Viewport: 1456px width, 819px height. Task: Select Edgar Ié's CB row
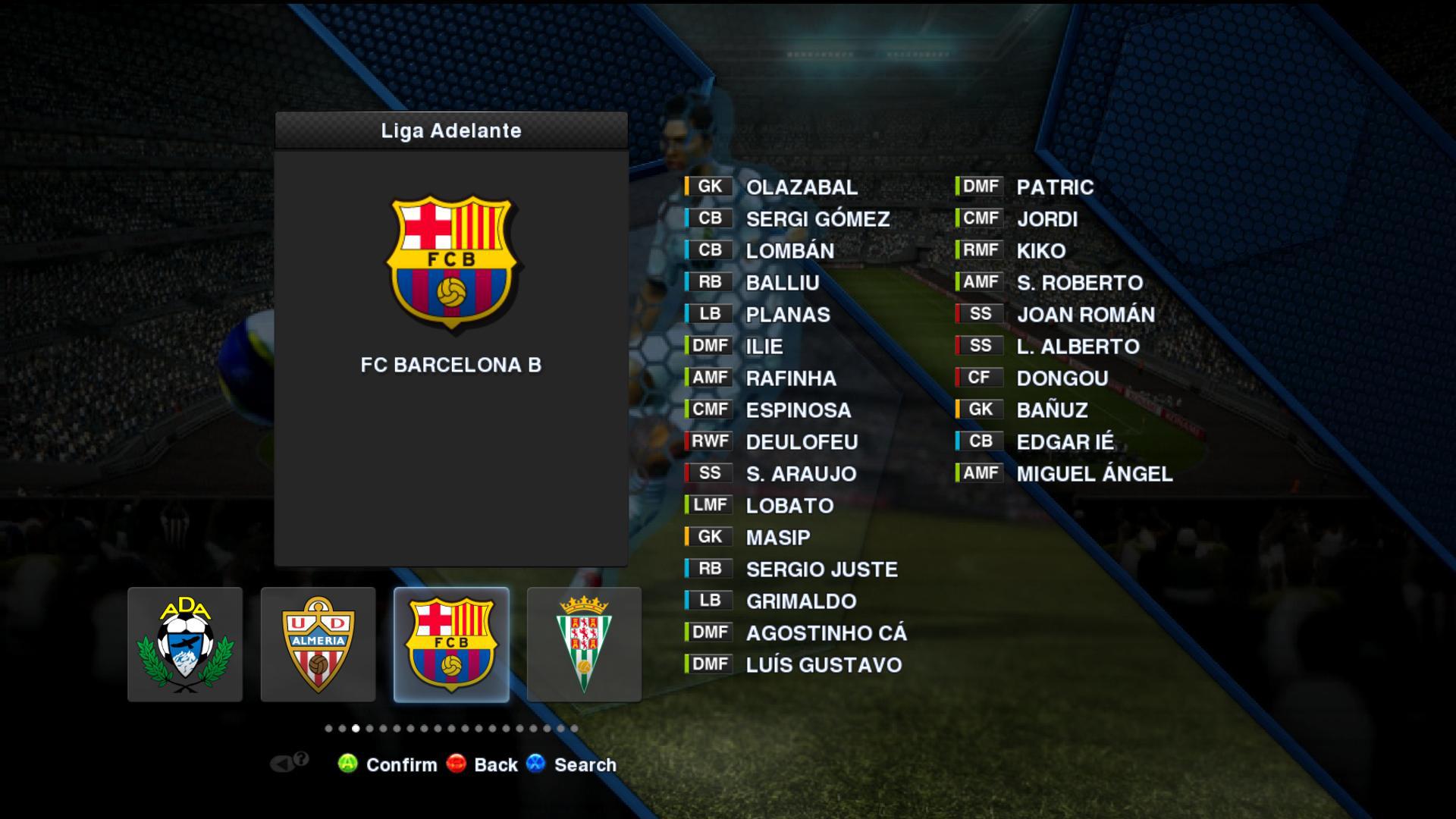1065,442
